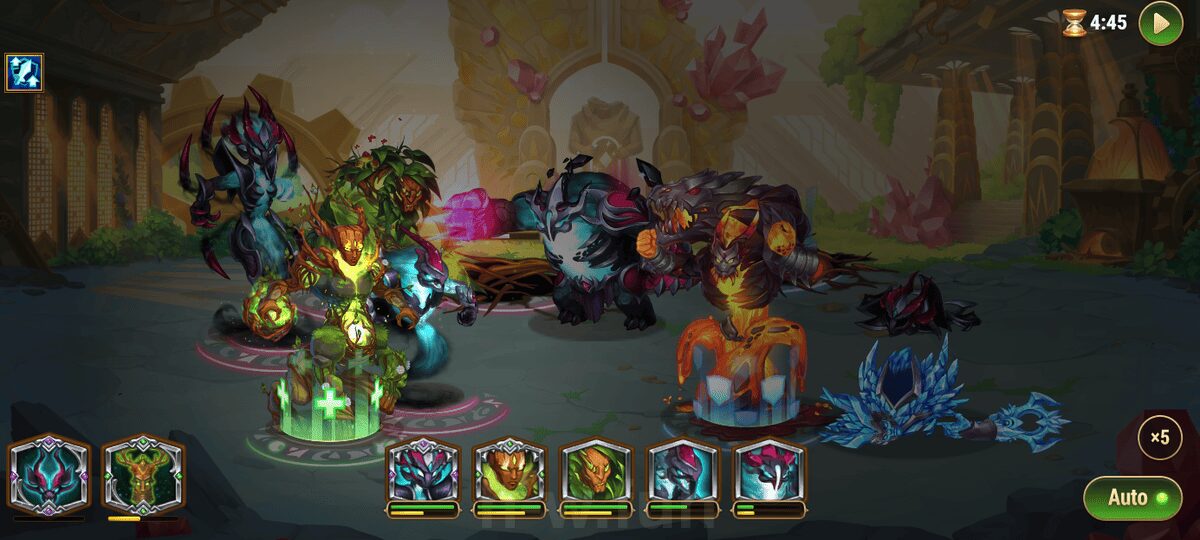Select the hexagonal teal horned creature portrait
The image size is (1200, 540).
[x=50, y=474]
